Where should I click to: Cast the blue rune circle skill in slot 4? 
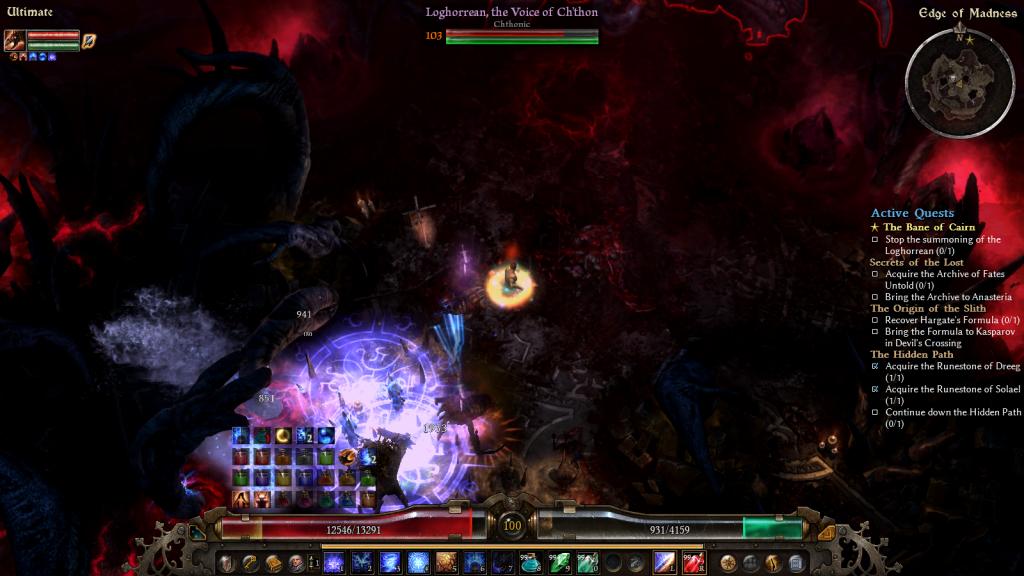(418, 563)
